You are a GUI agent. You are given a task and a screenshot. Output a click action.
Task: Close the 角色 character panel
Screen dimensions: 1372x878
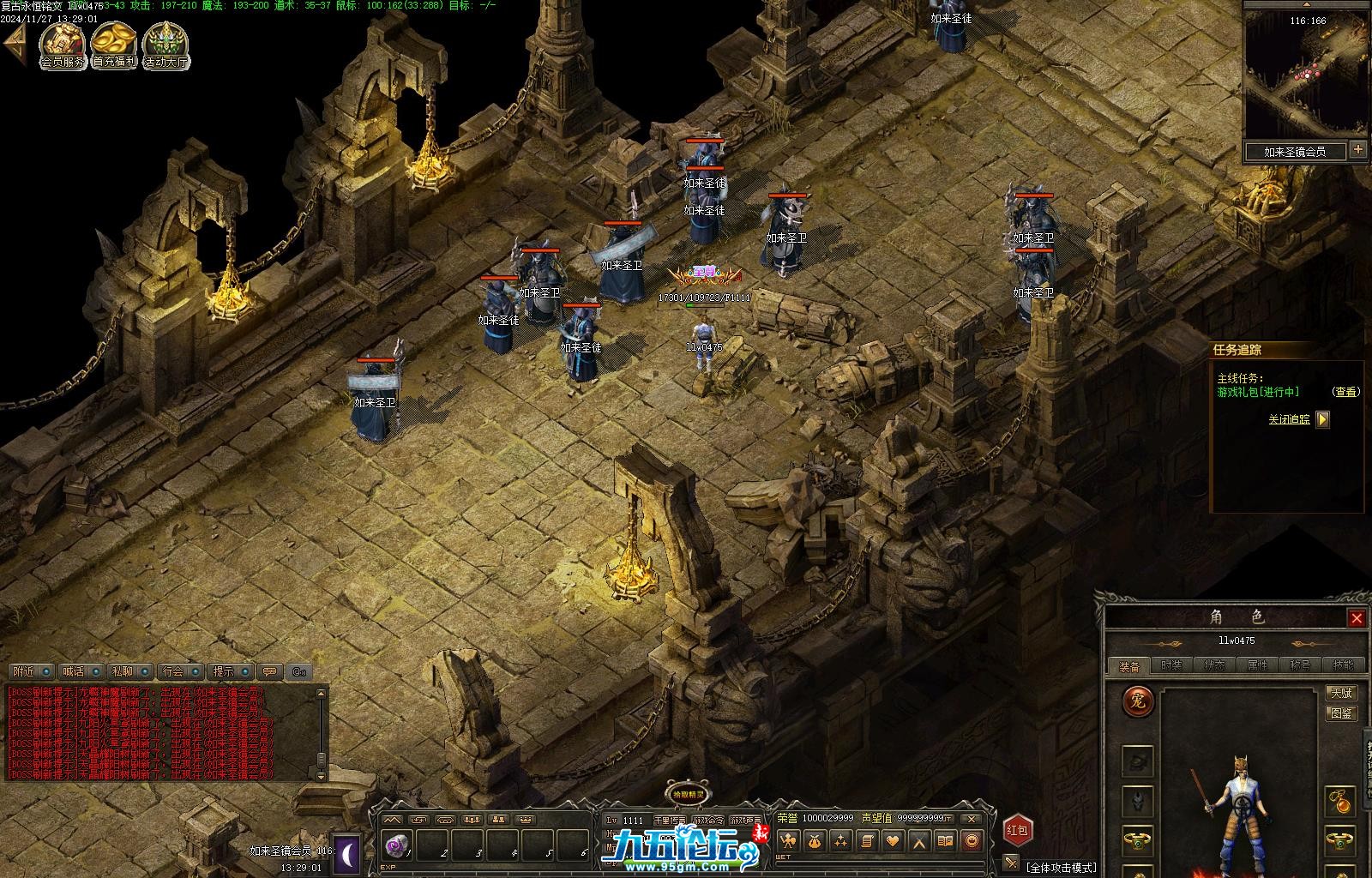(x=1357, y=618)
